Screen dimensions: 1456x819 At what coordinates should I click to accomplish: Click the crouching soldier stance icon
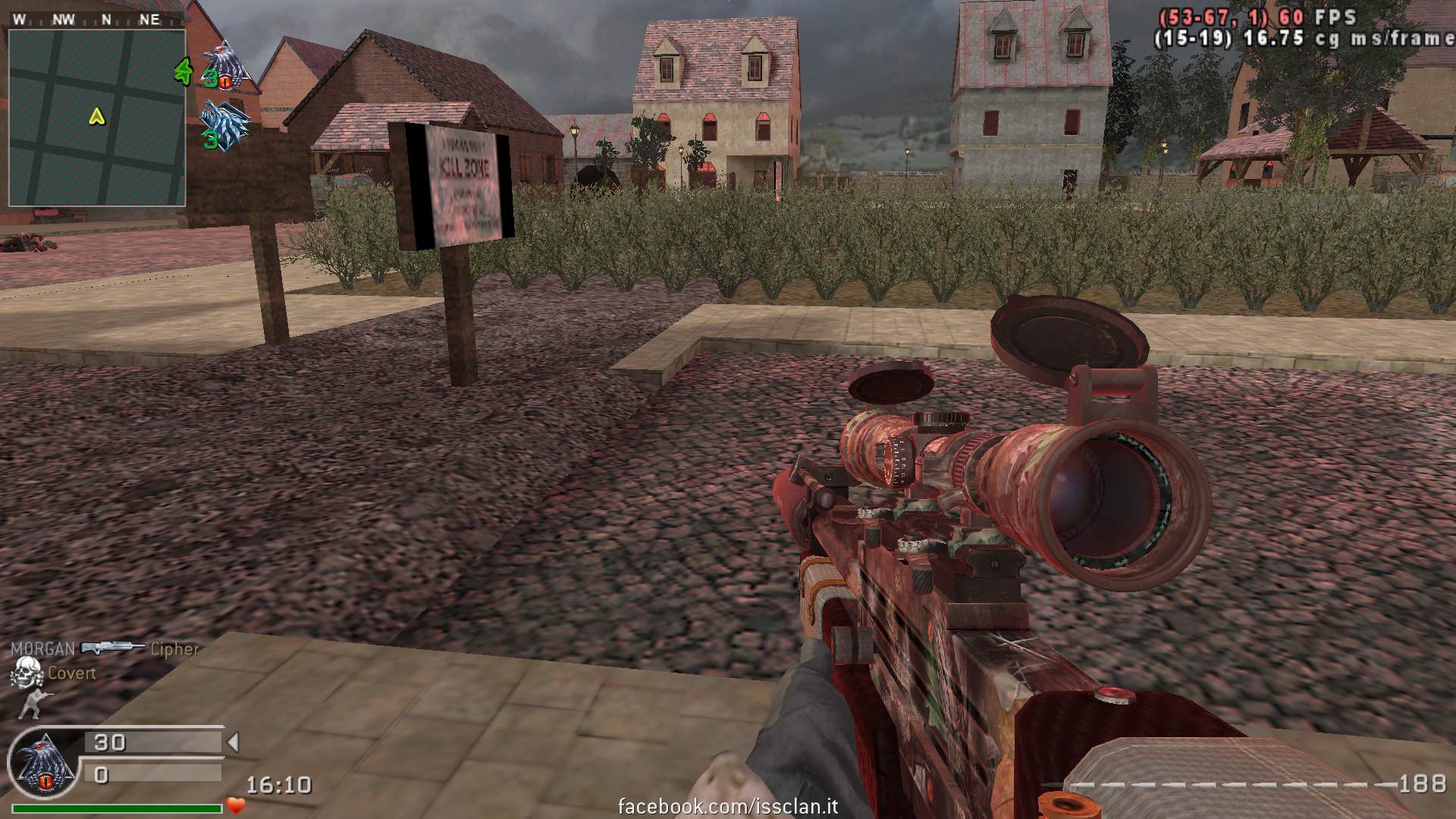[x=30, y=704]
